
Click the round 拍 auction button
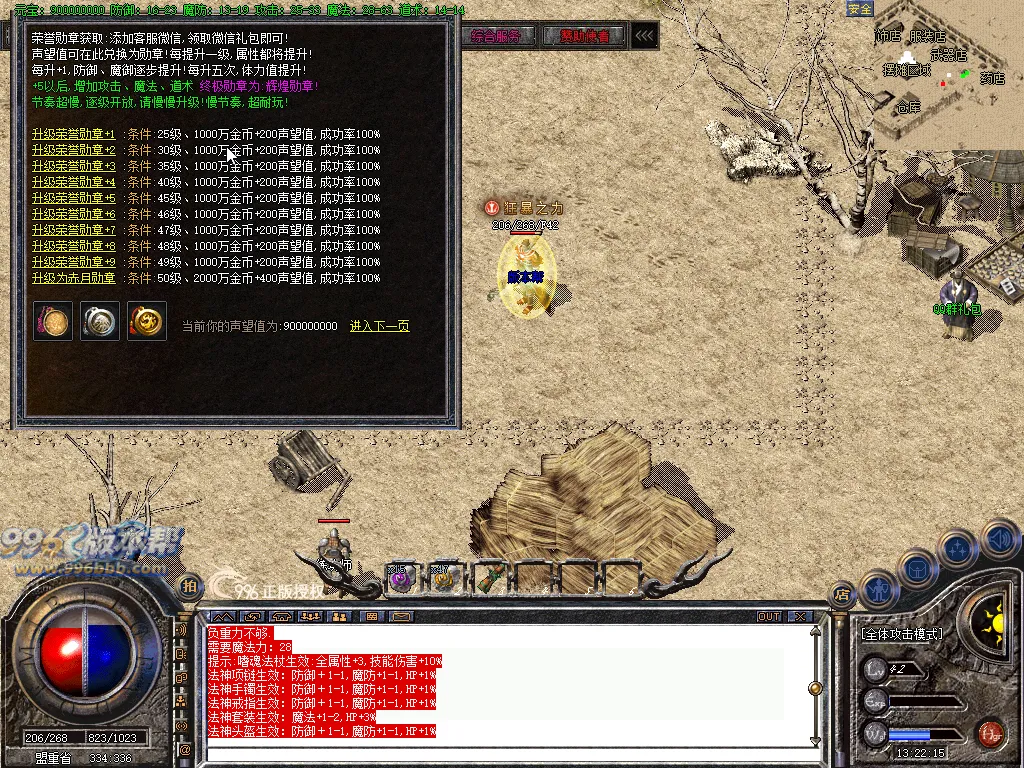click(189, 585)
